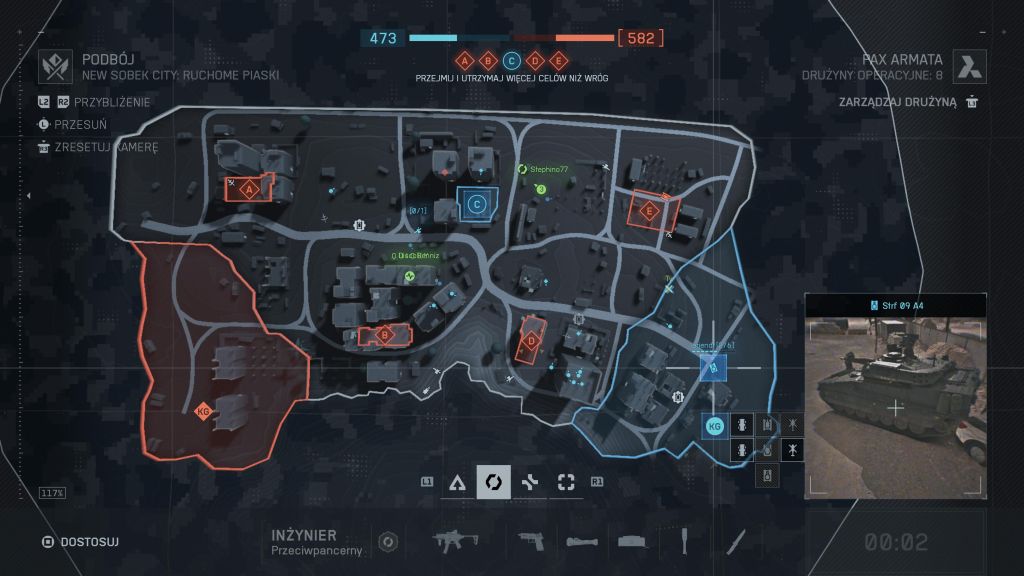Select the blue objective C marker
Screen dimensions: 1024x576
point(476,204)
